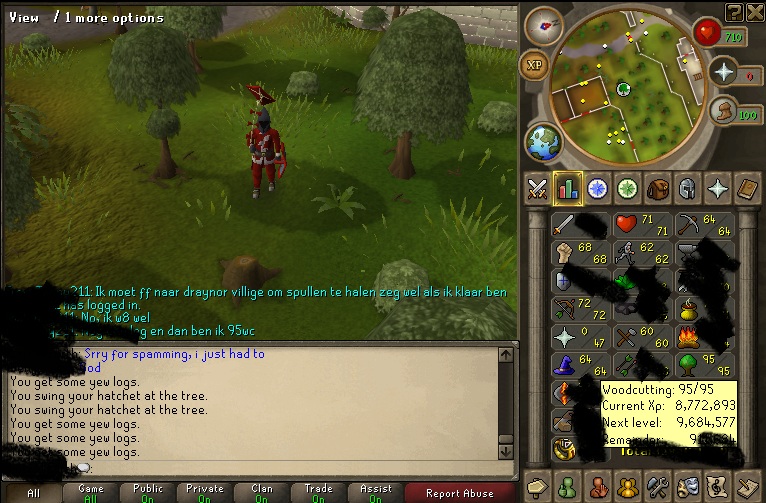Open the worn equipment helmet tab
This screenshot has width=766, height=503.
click(x=686, y=188)
